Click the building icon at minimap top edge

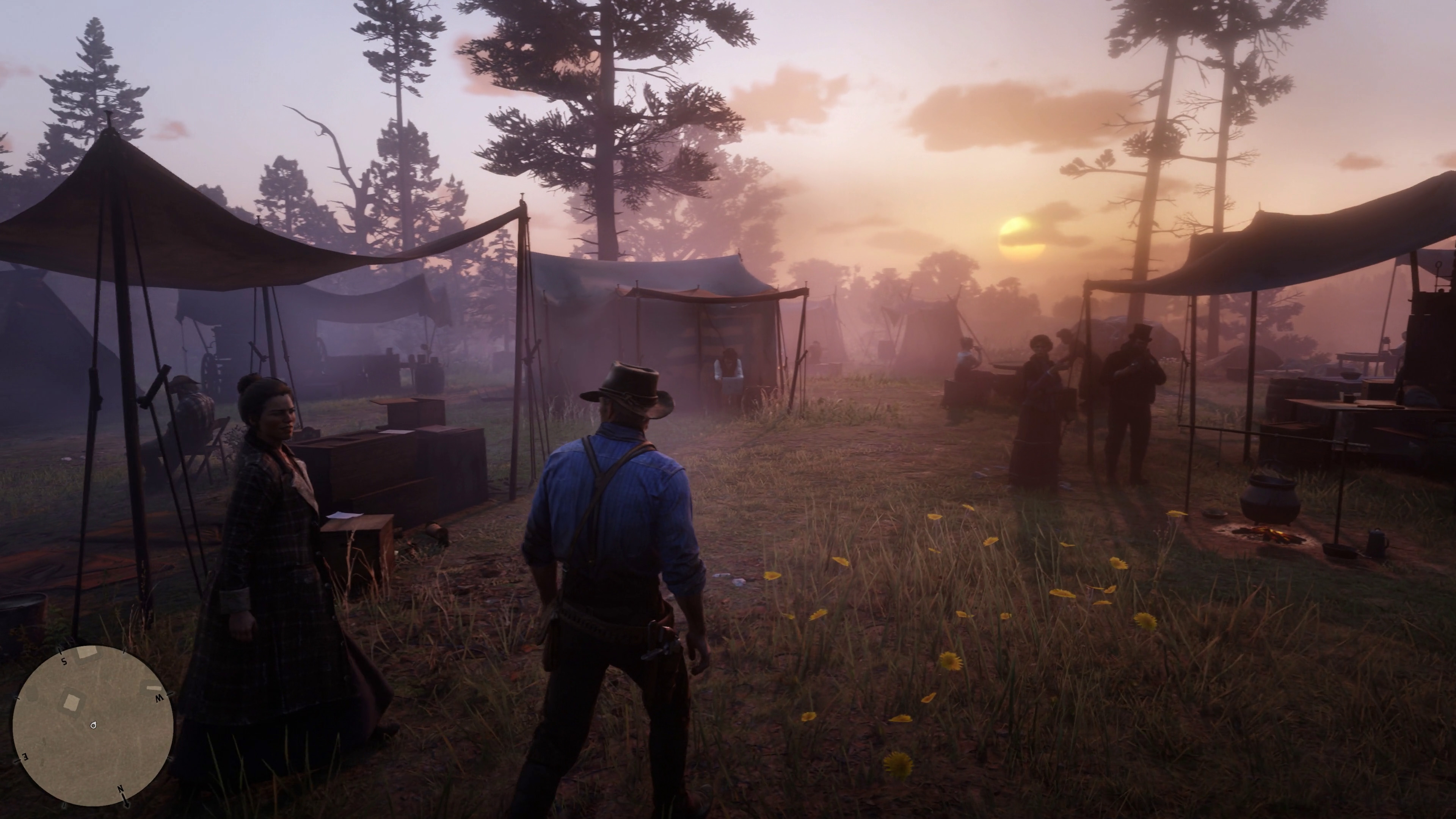pos(87,652)
